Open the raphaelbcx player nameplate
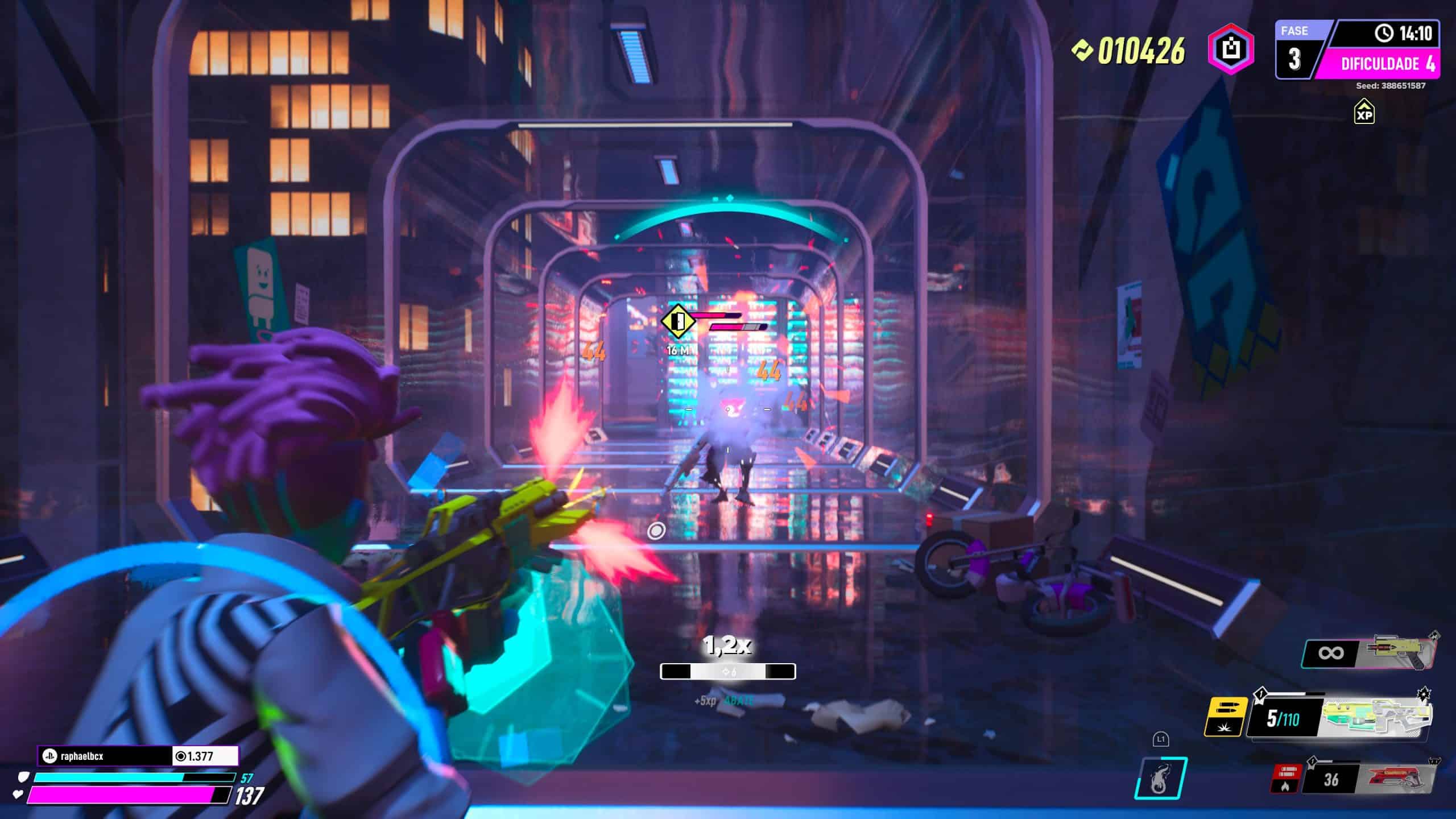The image size is (1456, 819). (105, 756)
